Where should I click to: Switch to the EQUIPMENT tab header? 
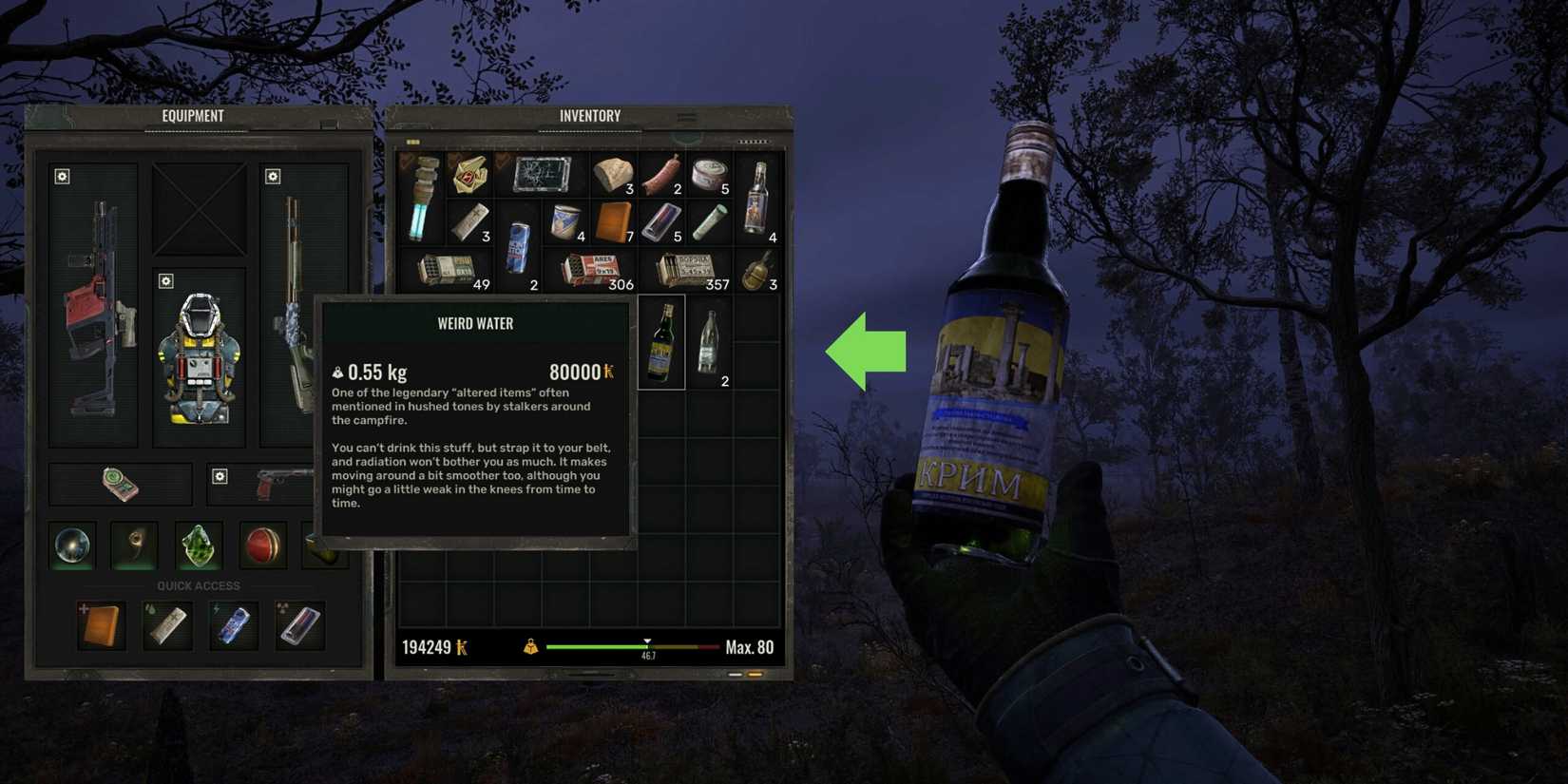193,115
